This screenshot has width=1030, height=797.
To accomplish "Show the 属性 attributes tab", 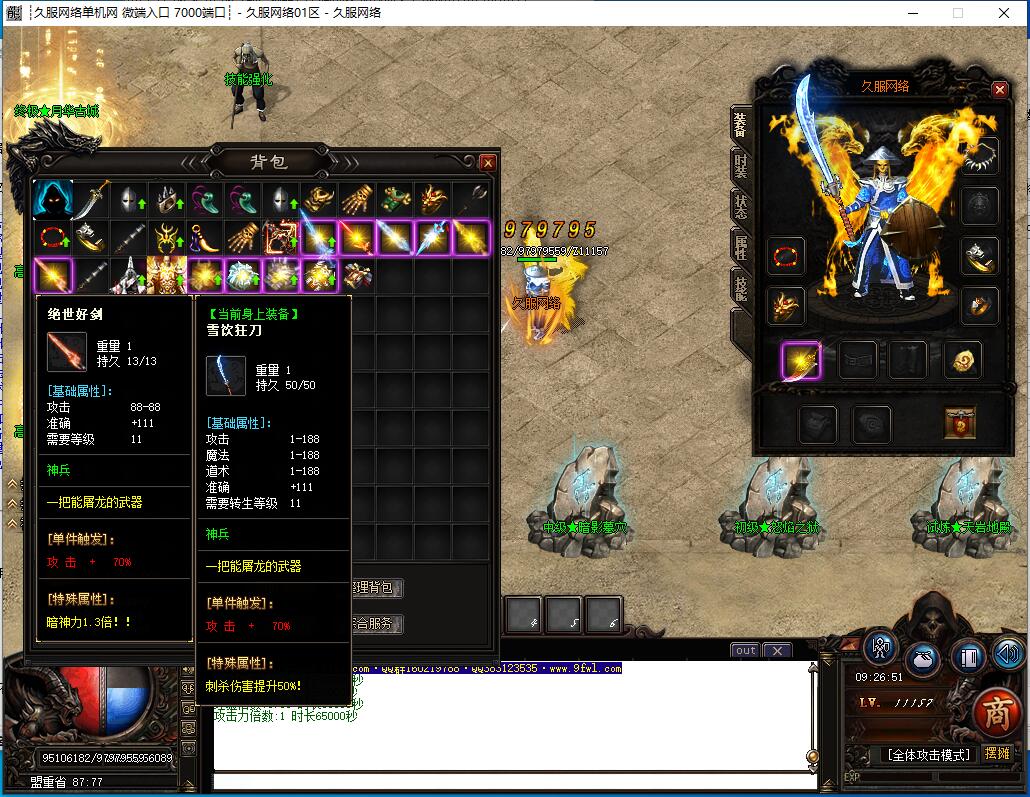I will (x=740, y=249).
